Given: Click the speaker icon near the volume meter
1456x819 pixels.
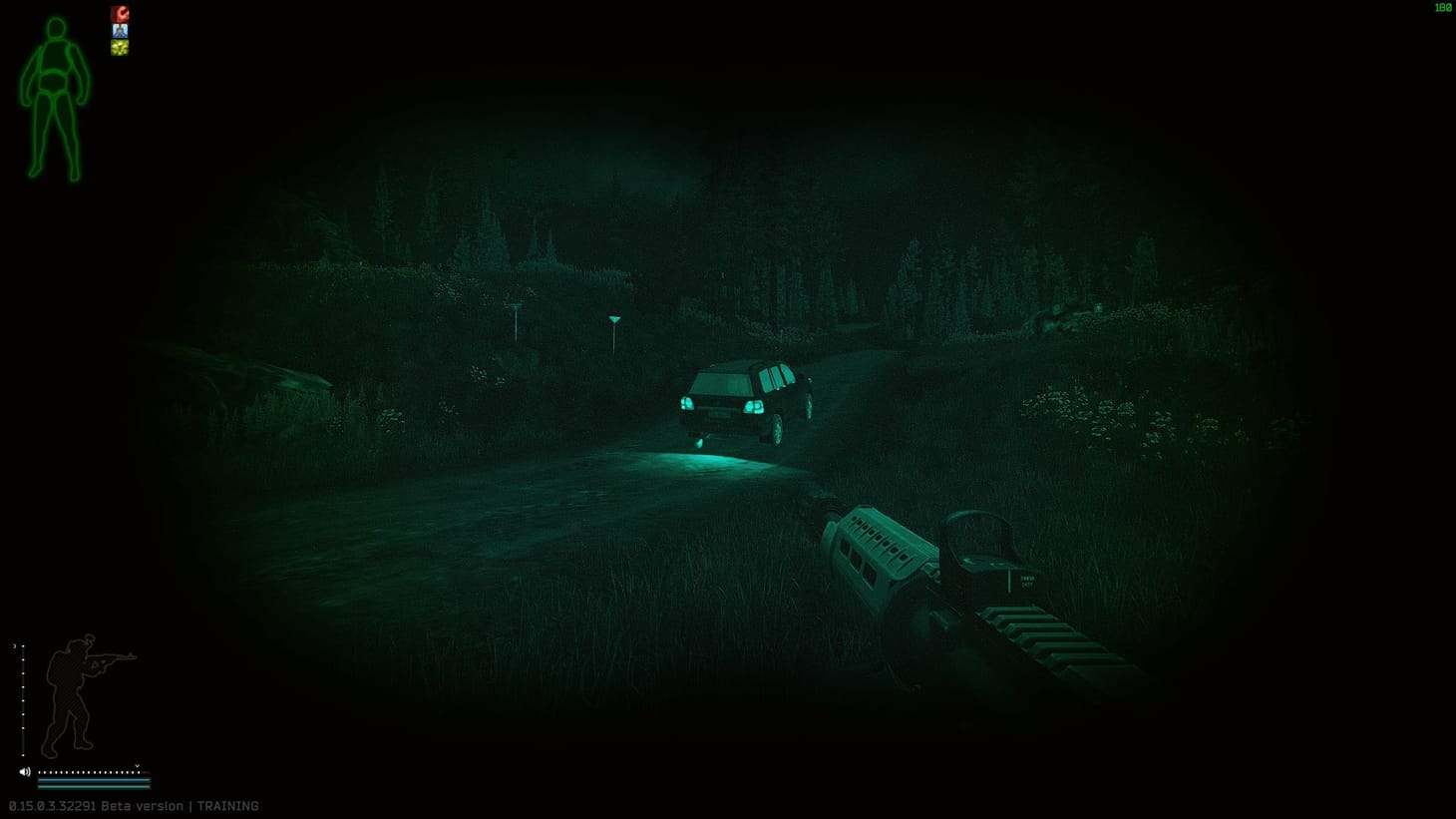Looking at the screenshot, I should 24,771.
